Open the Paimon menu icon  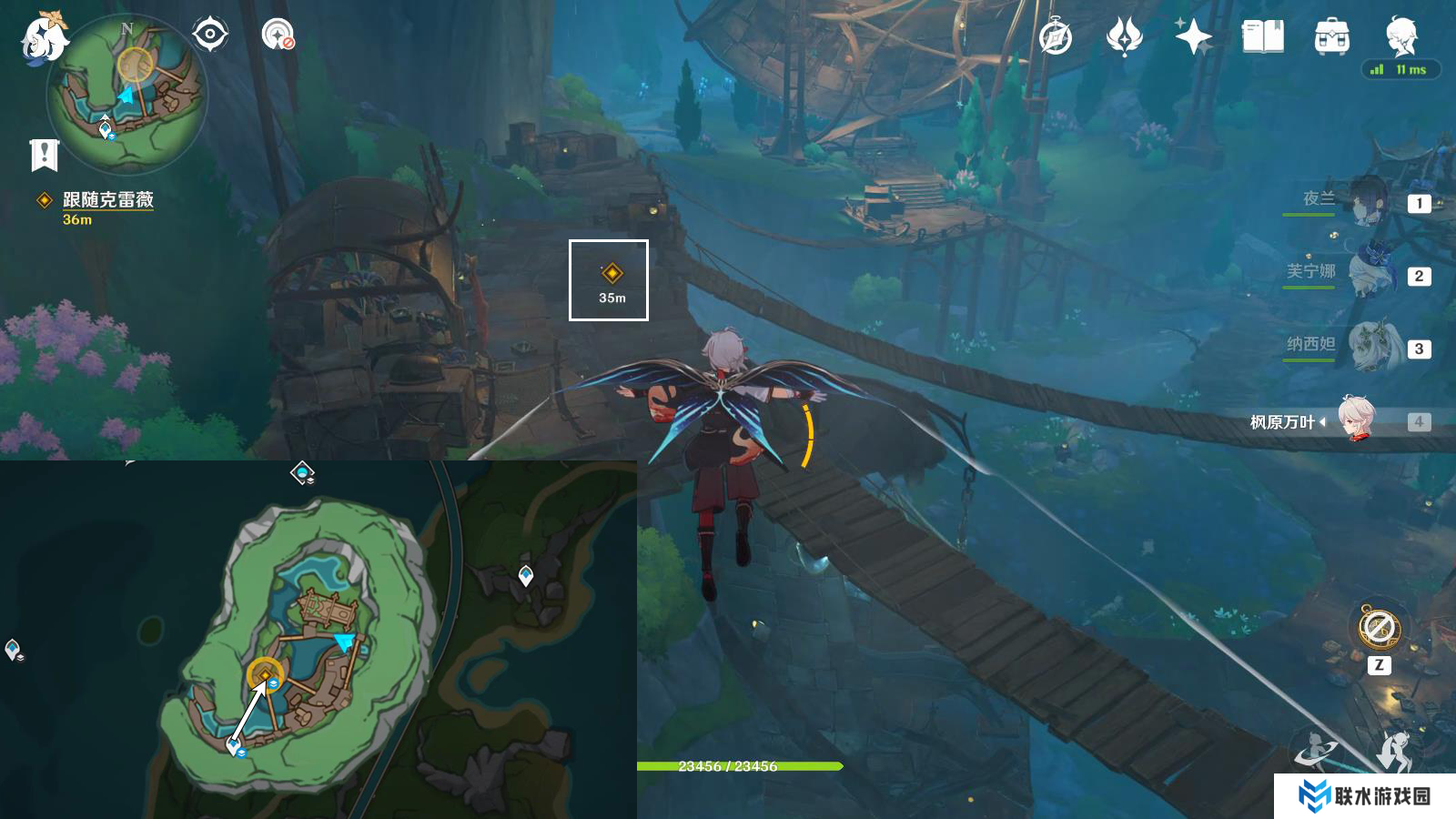coord(43,38)
